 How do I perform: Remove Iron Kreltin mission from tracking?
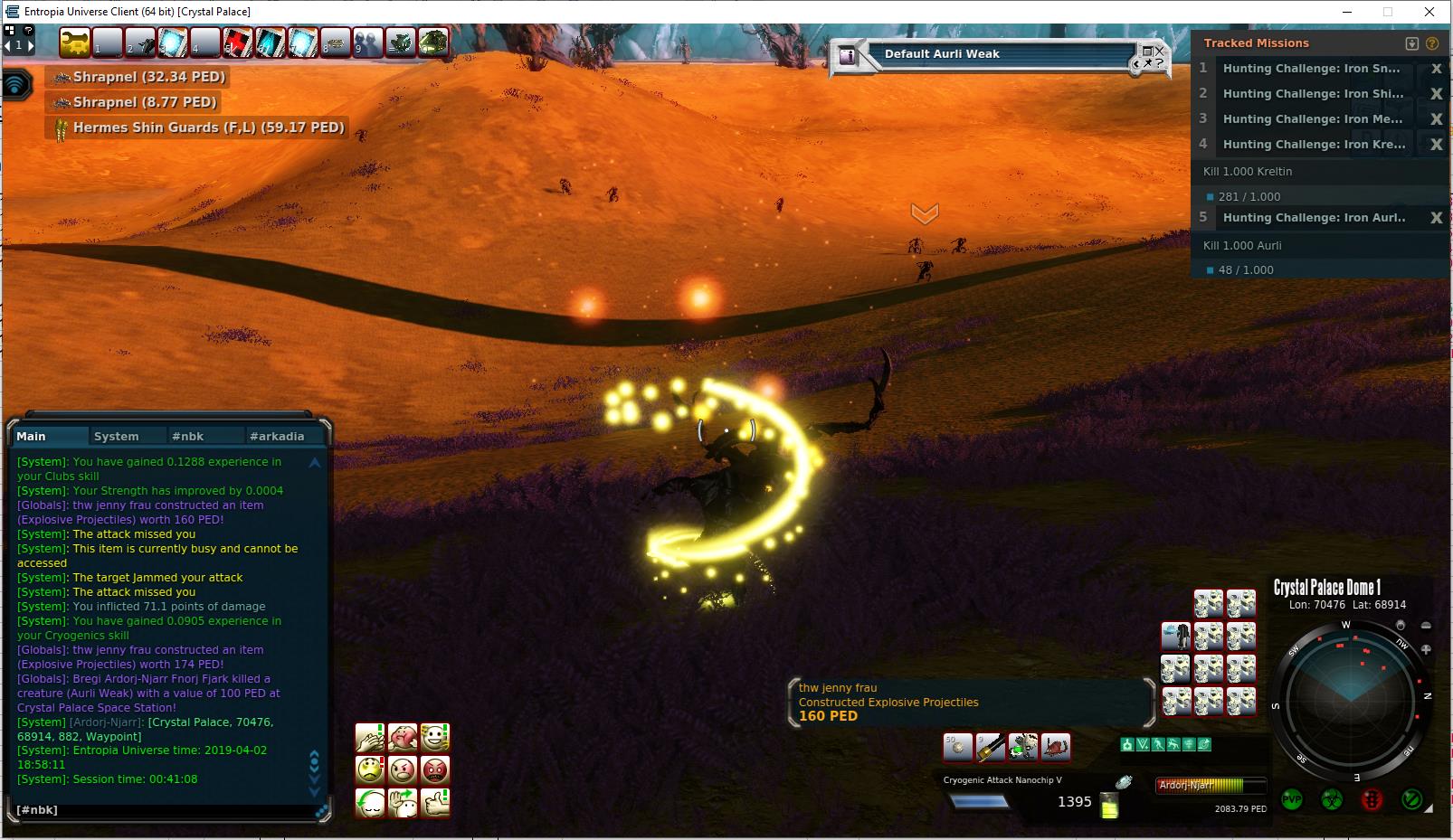[x=1436, y=145]
